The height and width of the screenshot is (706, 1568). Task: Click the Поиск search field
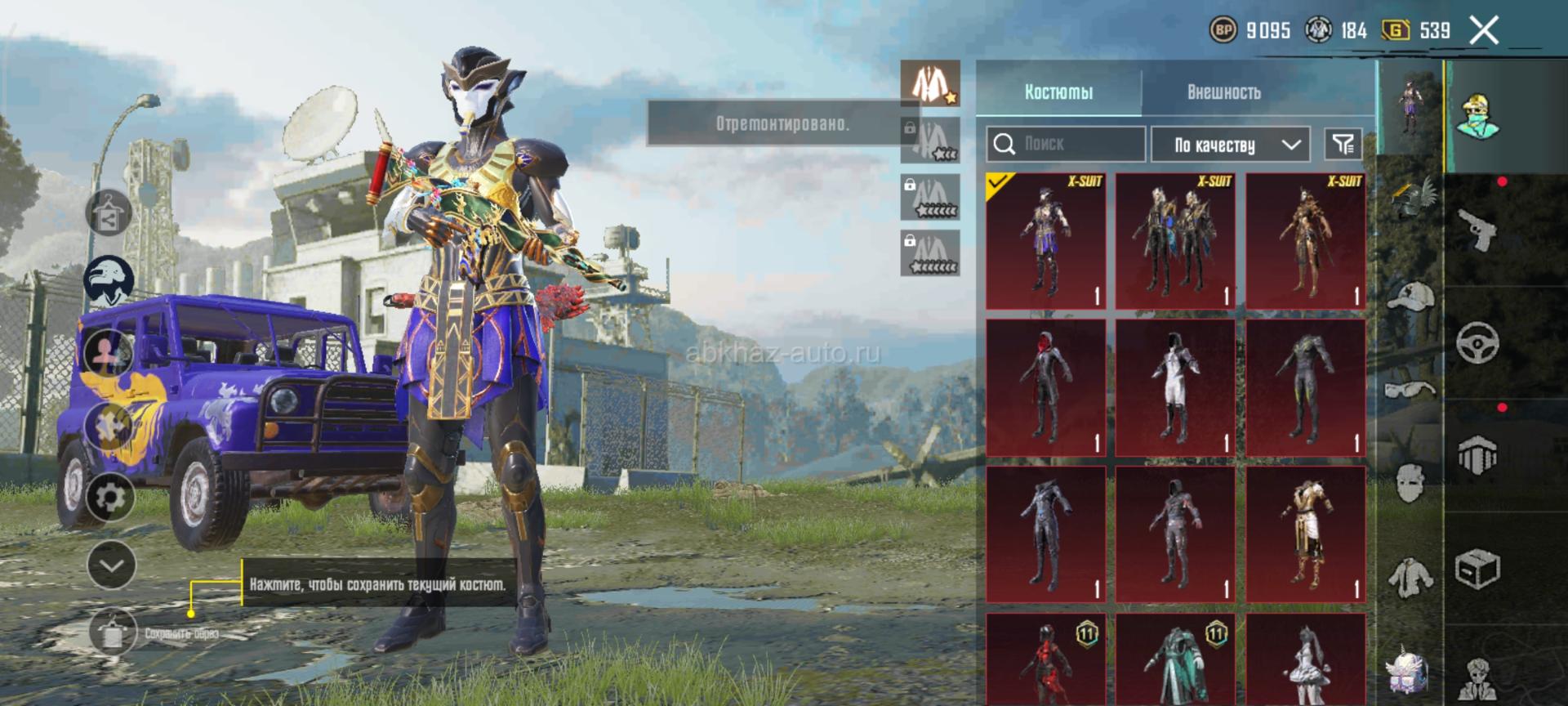(x=1065, y=145)
